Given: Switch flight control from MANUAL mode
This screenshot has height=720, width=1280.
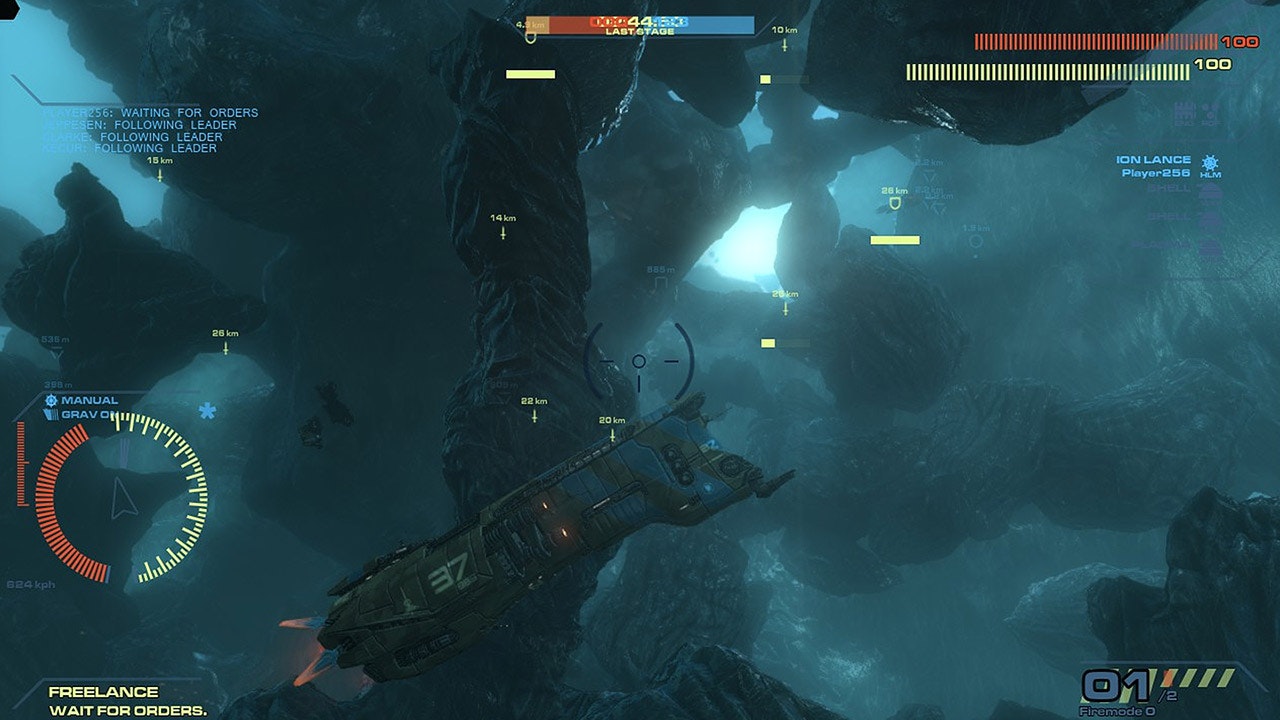Looking at the screenshot, I should (x=90, y=399).
